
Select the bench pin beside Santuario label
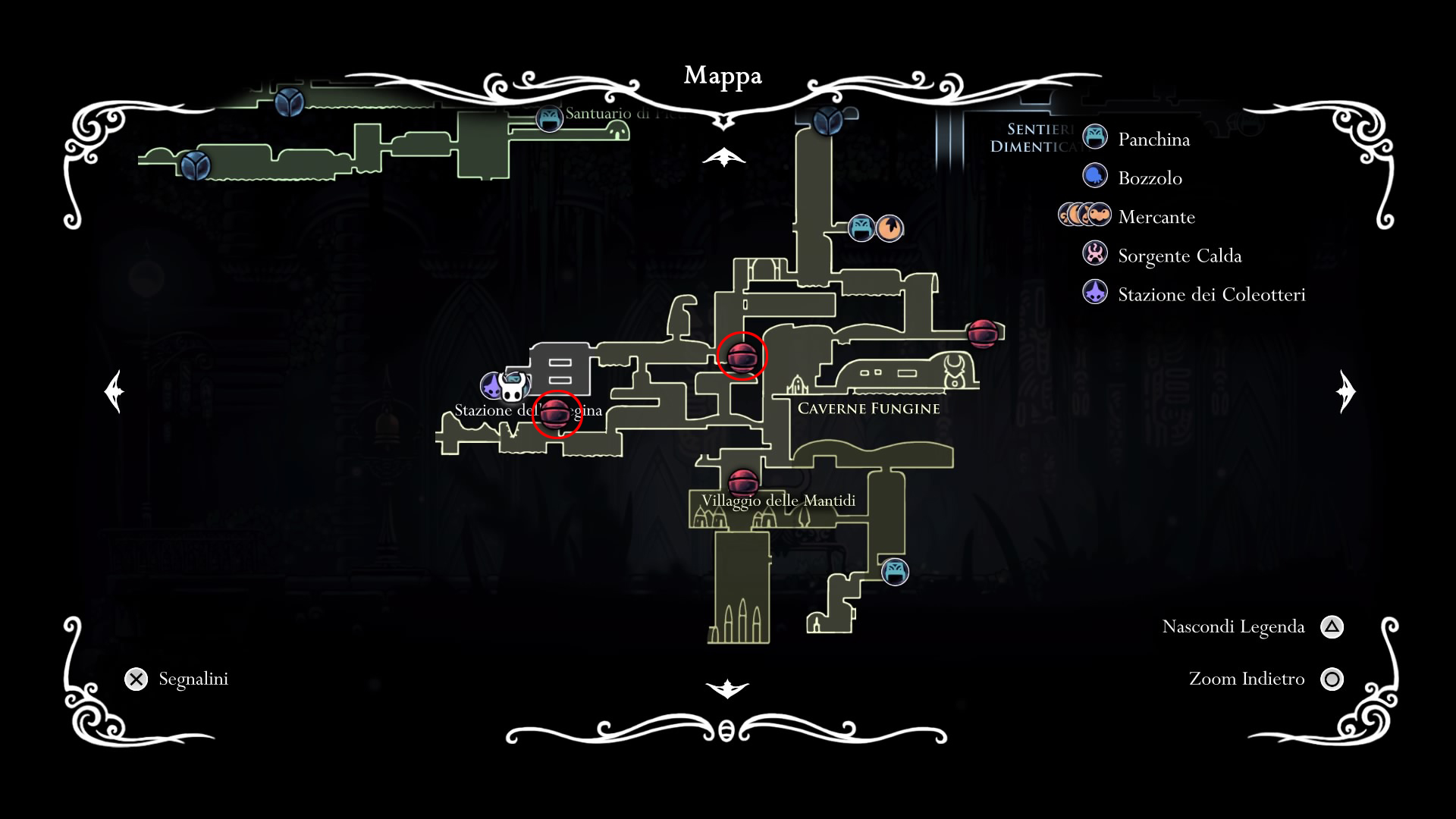(549, 118)
